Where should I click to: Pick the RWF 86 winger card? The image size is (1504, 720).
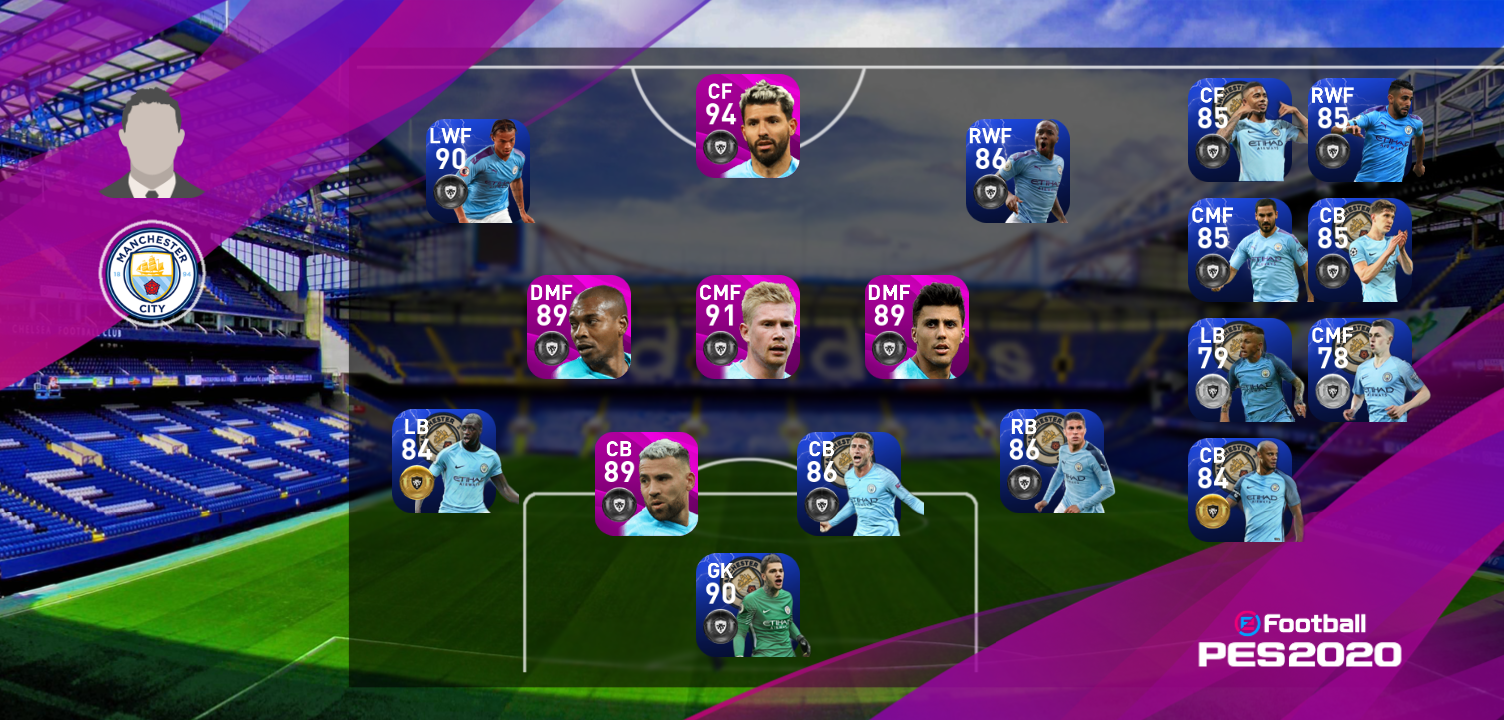click(x=1017, y=171)
